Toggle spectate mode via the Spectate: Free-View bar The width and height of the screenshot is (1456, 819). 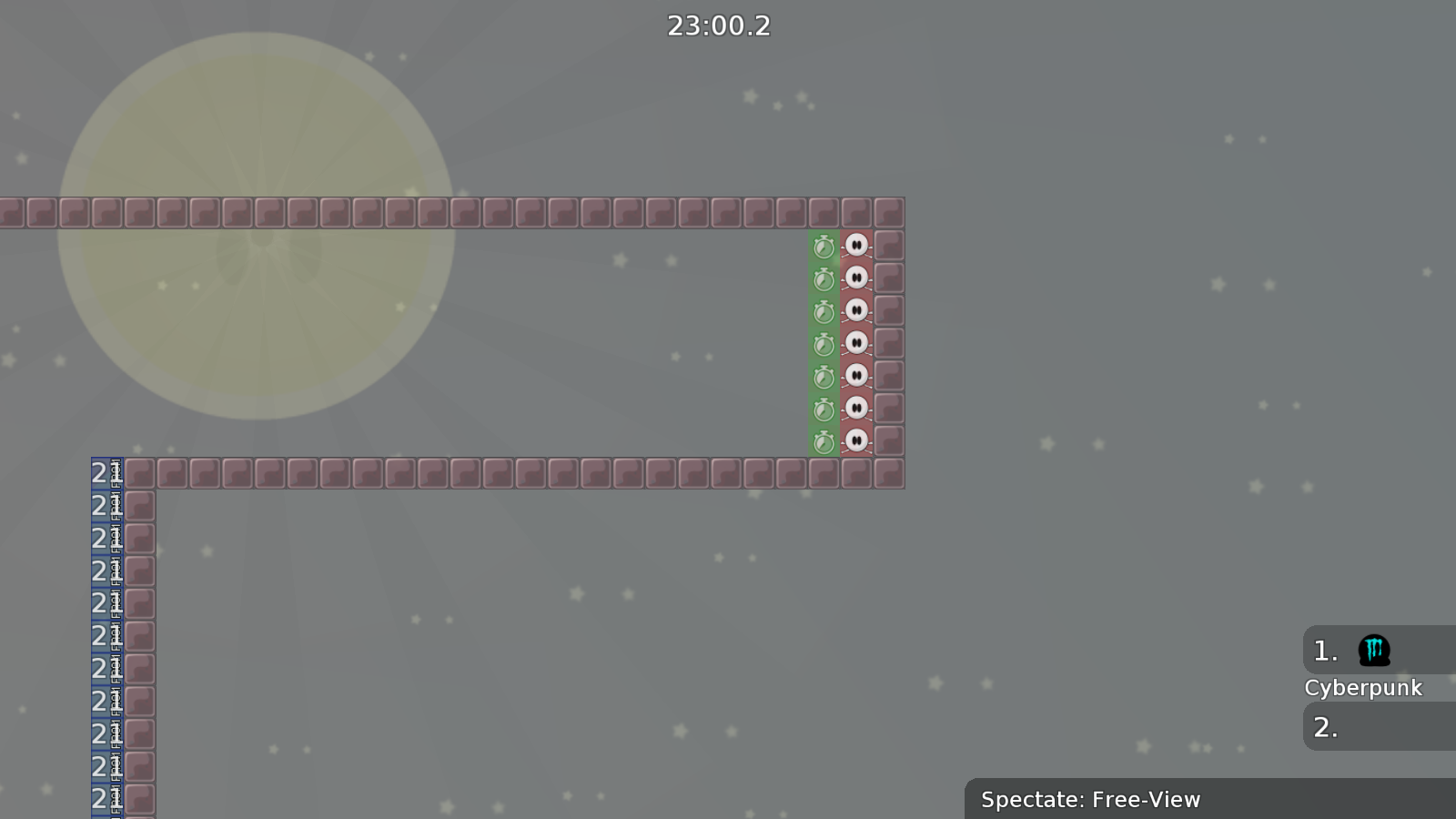(x=1090, y=800)
